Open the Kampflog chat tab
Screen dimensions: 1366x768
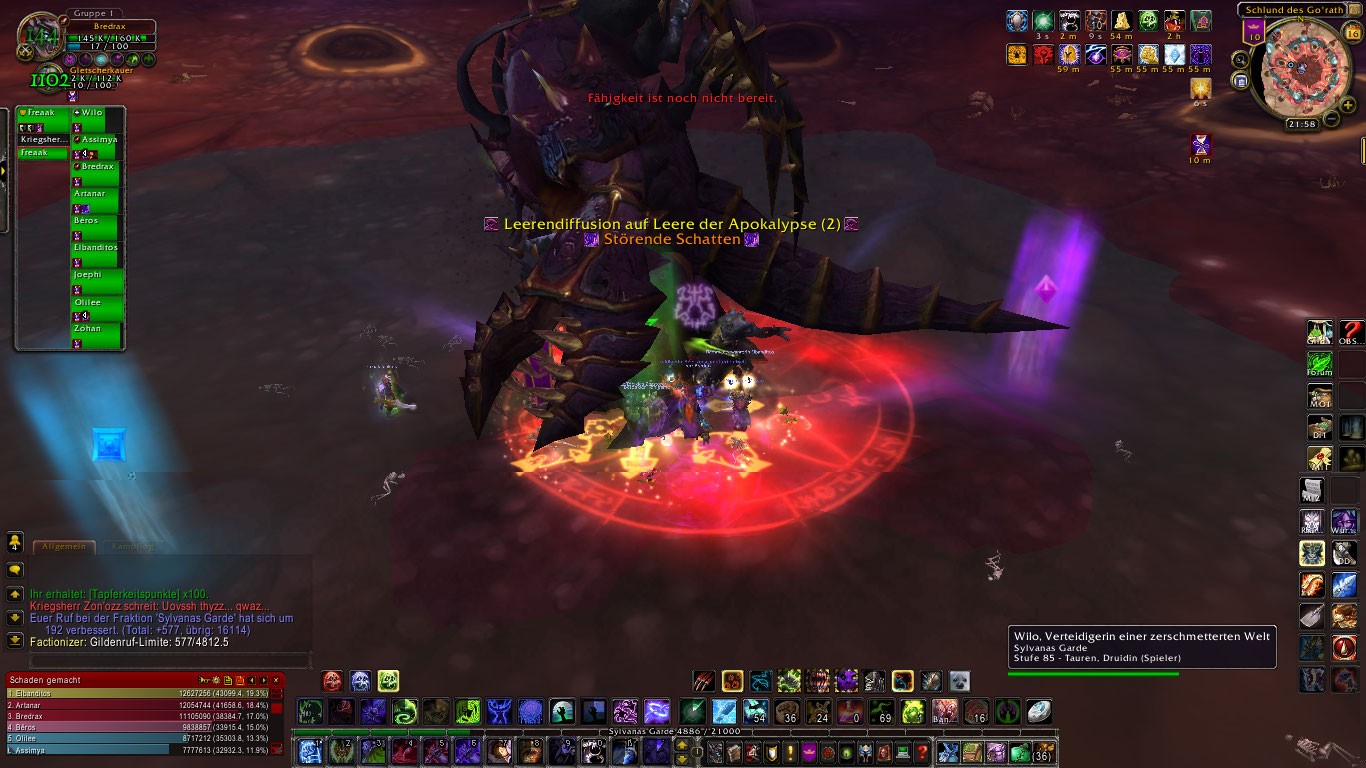pyautogui.click(x=133, y=547)
